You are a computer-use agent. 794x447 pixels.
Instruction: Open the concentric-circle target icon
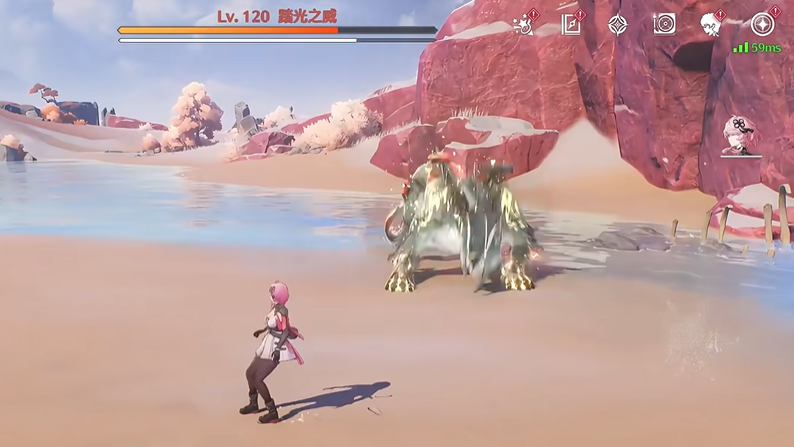(664, 24)
